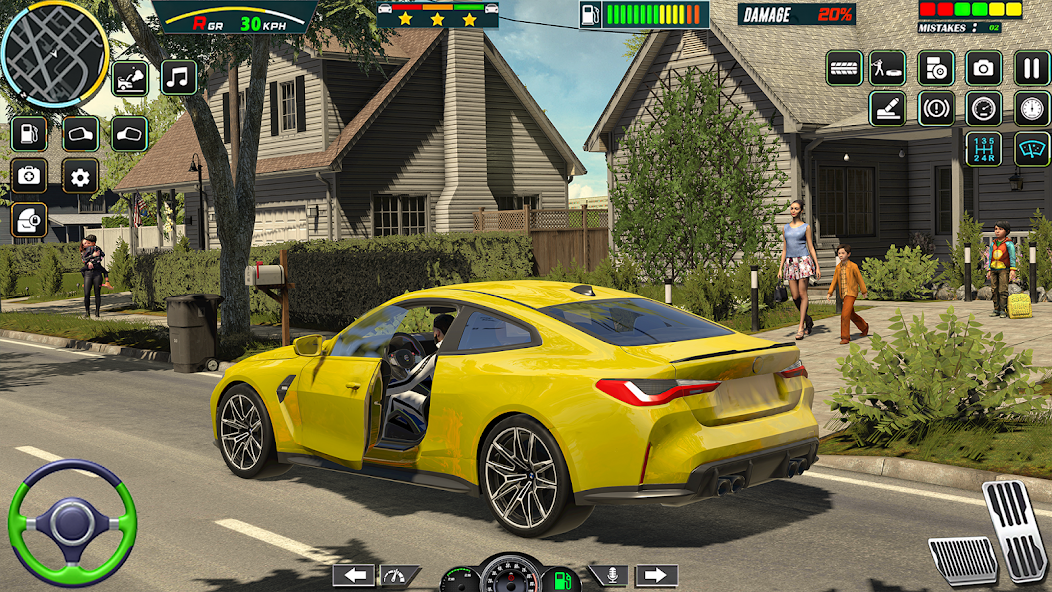Open the gear shifter pattern button
Screen dimensions: 1052x592
coord(984,149)
